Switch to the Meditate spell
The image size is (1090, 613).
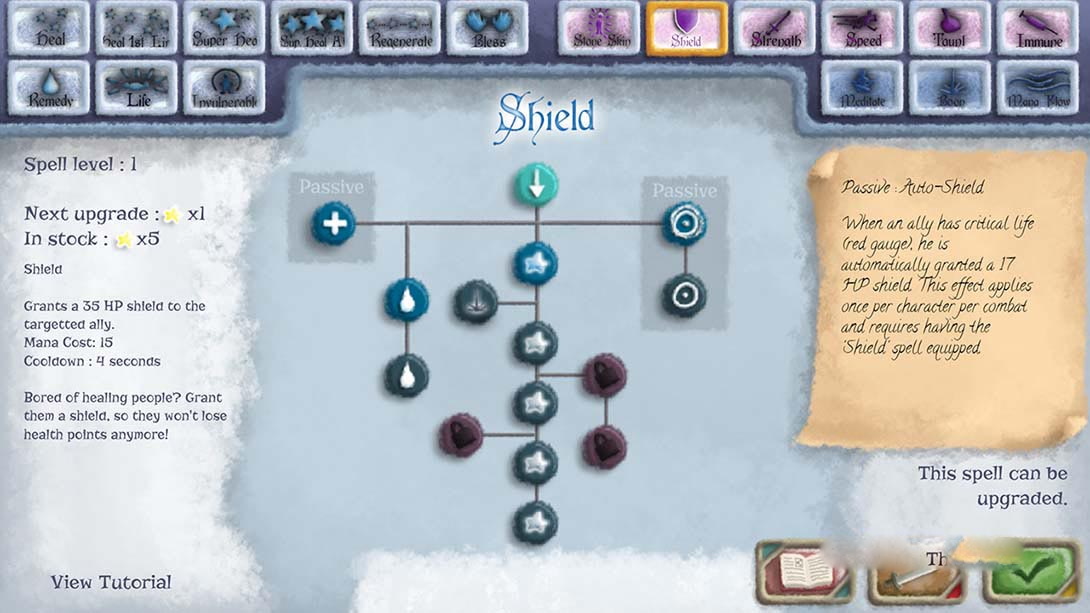tap(862, 88)
